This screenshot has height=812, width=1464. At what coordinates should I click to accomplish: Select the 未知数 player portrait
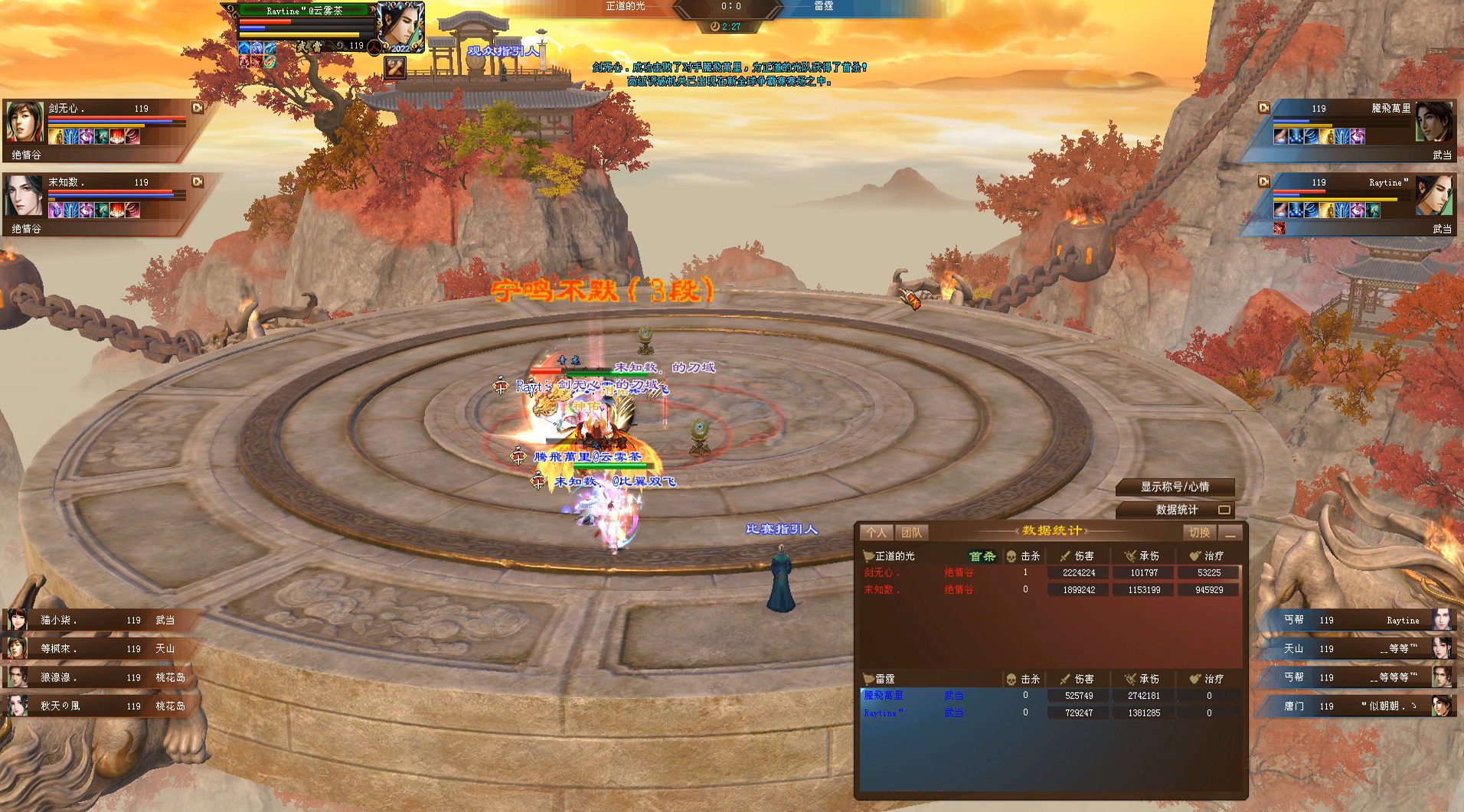(25, 196)
